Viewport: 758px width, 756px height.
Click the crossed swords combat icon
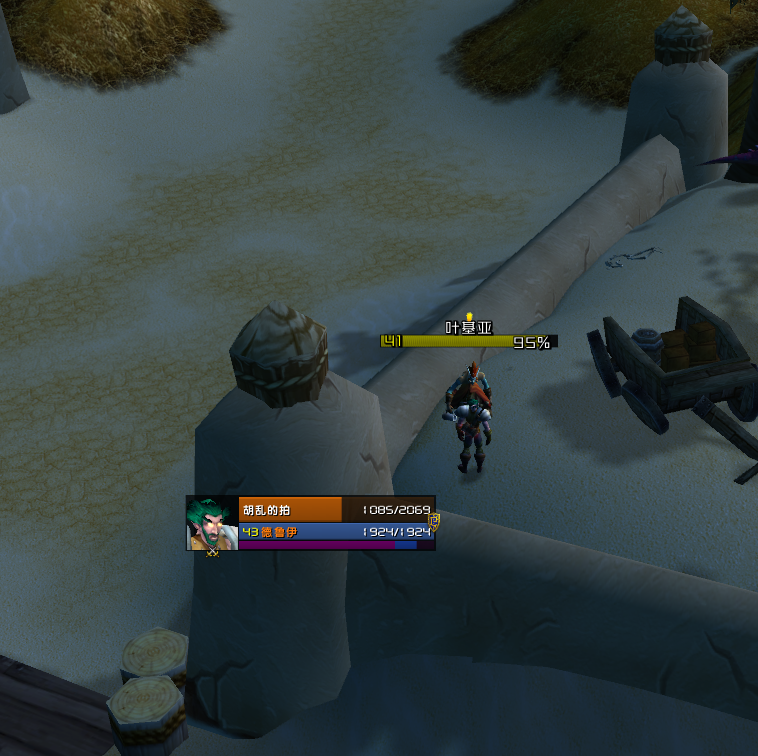pos(212,551)
